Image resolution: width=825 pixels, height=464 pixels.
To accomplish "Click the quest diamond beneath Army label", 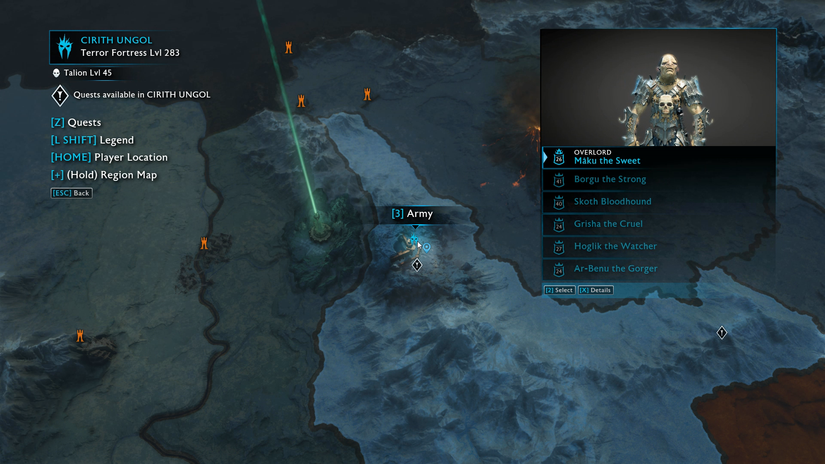I will (417, 265).
